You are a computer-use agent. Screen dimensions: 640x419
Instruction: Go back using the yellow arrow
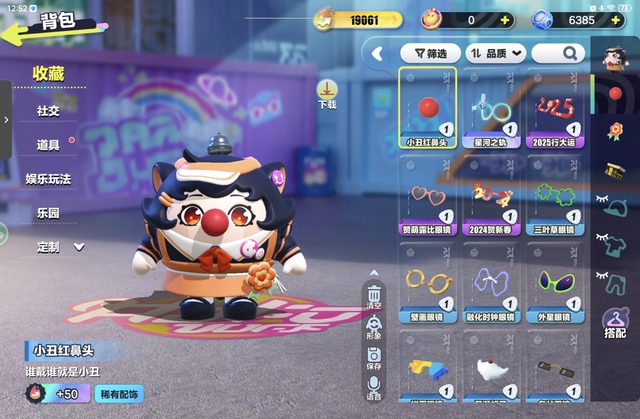pyautogui.click(x=20, y=29)
